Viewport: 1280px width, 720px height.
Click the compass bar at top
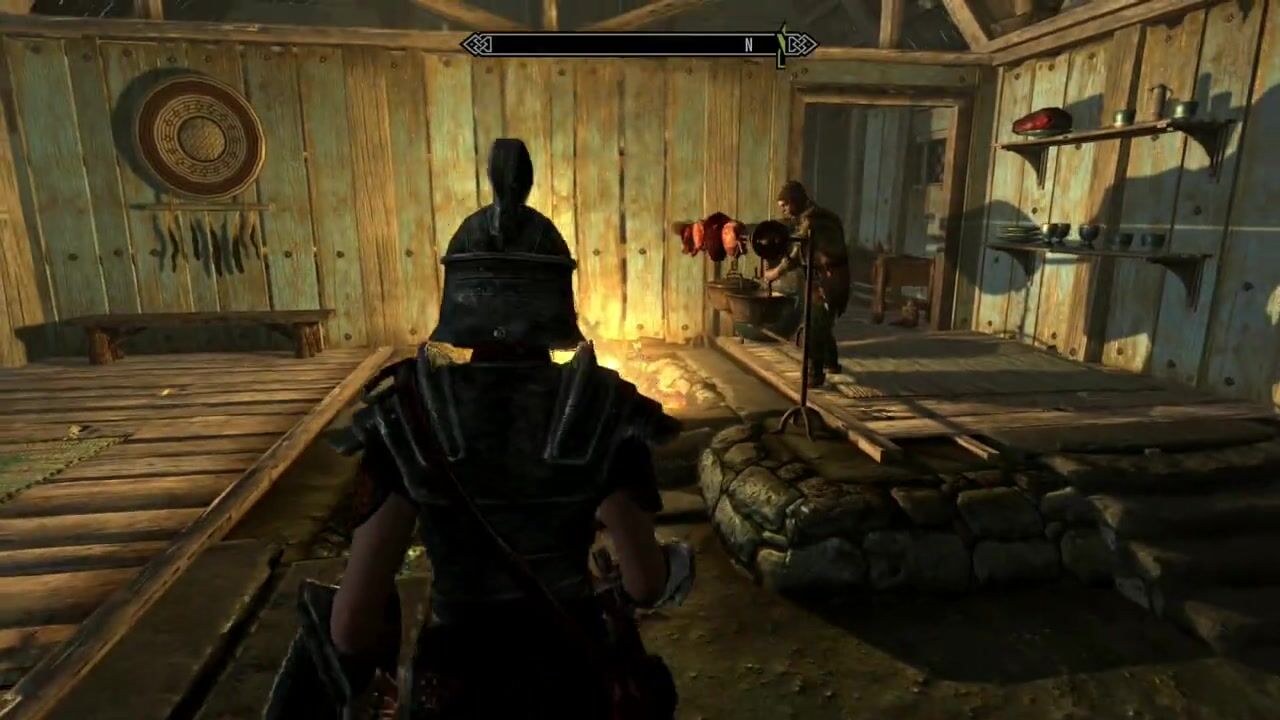tap(638, 45)
